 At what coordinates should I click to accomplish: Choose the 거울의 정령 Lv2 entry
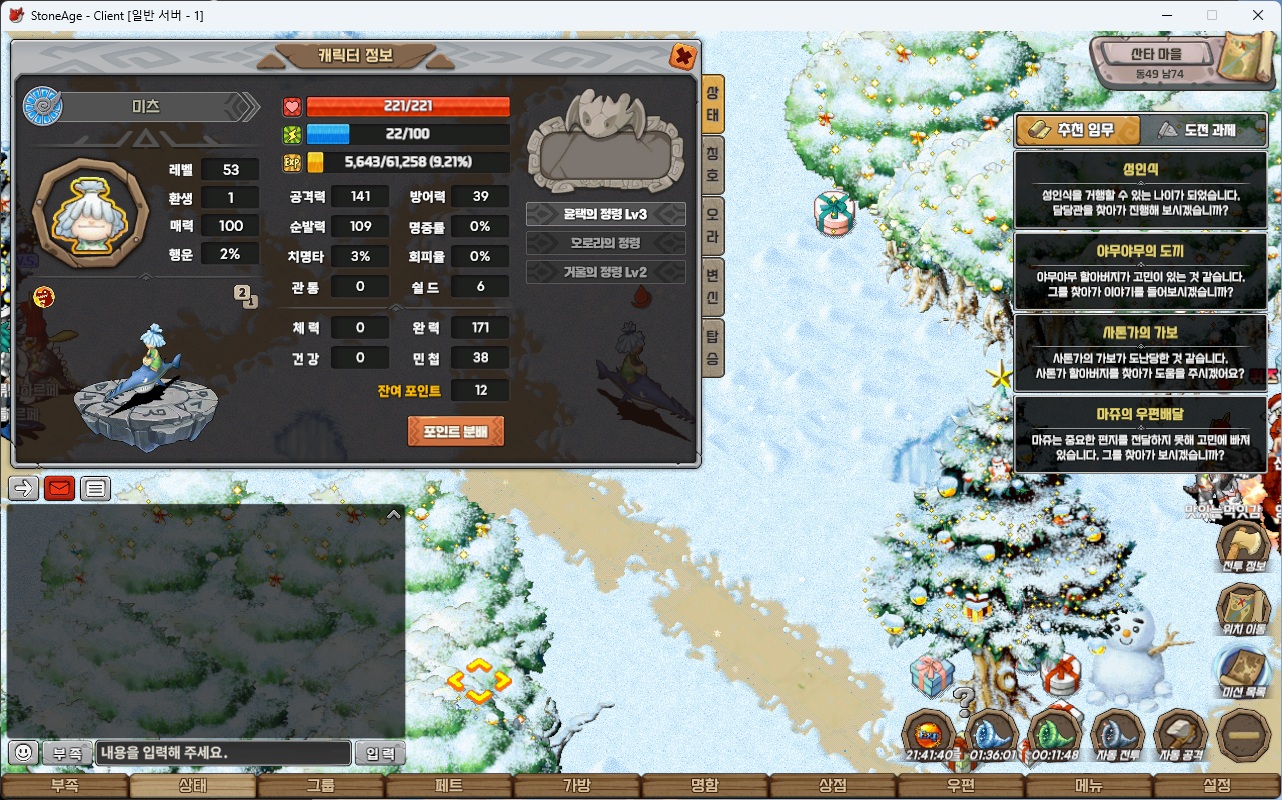[605, 272]
